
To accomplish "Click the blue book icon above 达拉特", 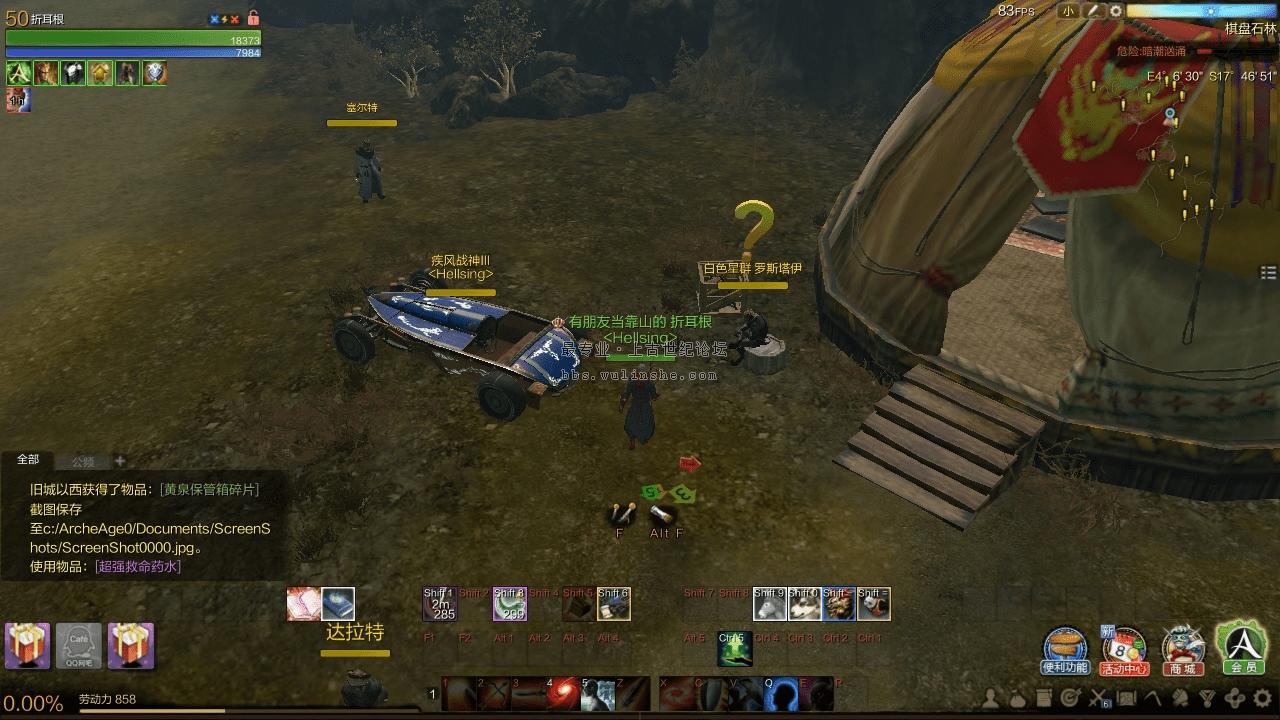I will pyautogui.click(x=338, y=604).
